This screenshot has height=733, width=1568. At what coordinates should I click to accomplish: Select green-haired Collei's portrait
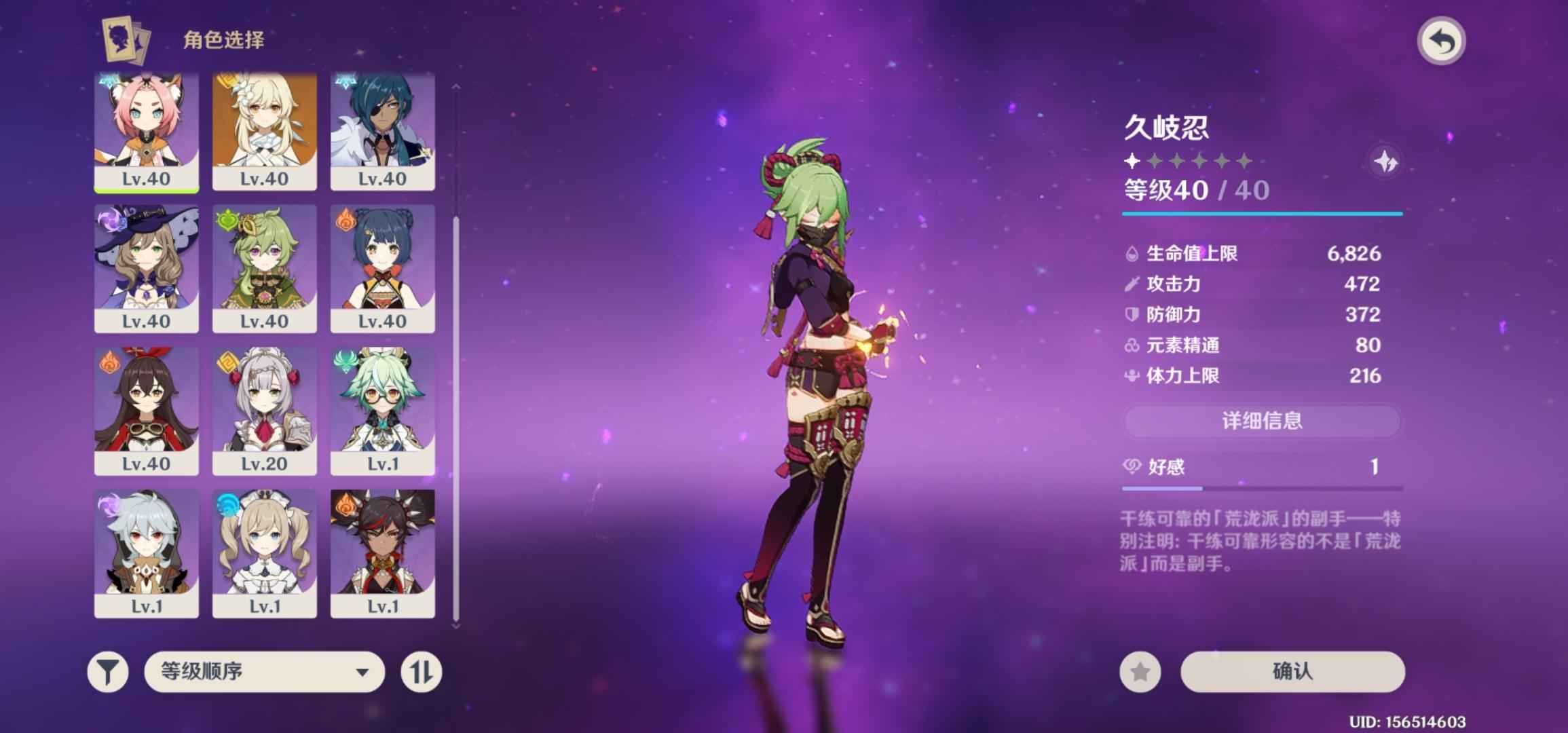(x=265, y=269)
